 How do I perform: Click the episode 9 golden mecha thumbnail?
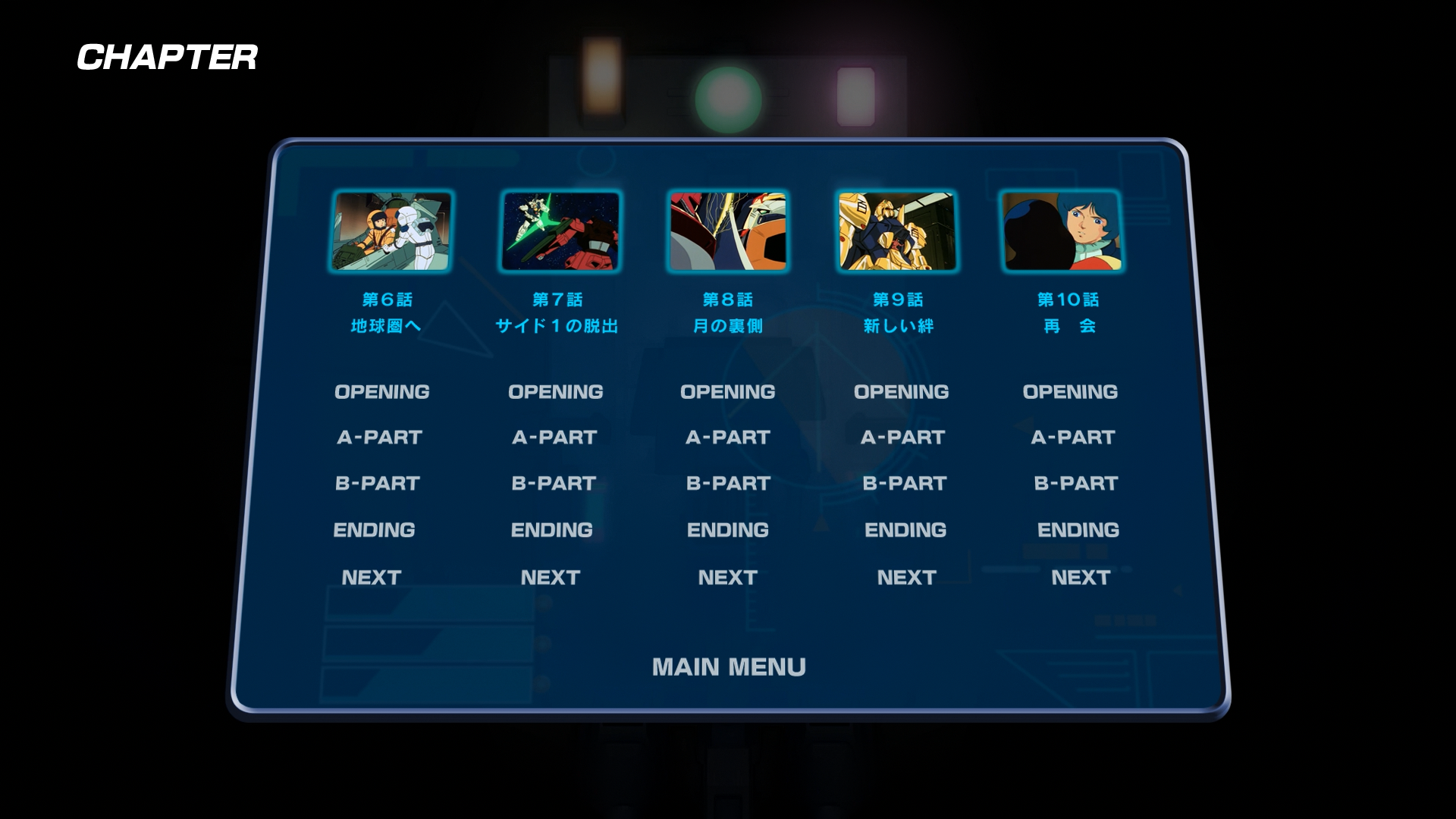(x=896, y=231)
